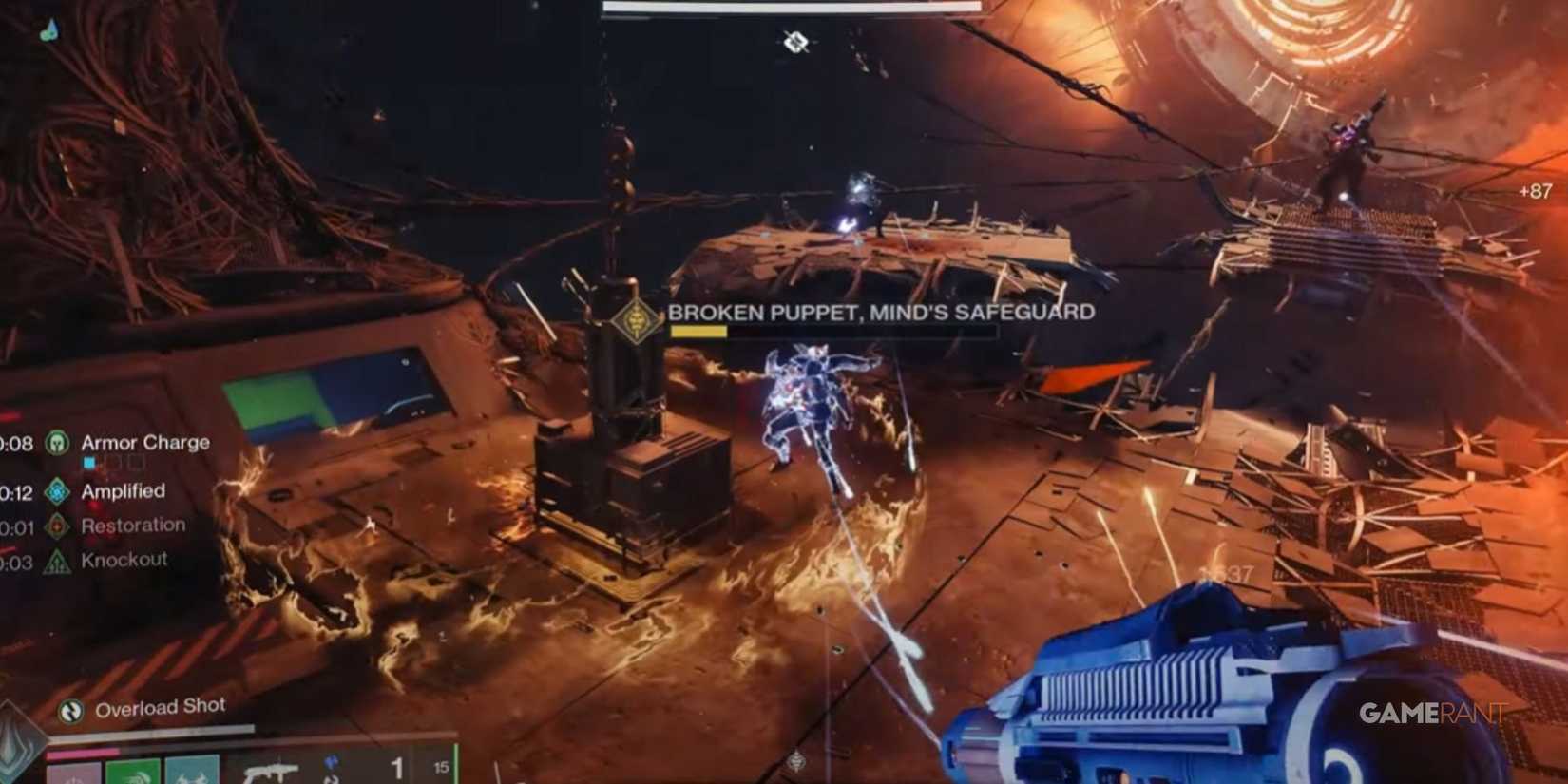The width and height of the screenshot is (1568, 784).
Task: Click the boss's yellow health bar
Action: 698,333
